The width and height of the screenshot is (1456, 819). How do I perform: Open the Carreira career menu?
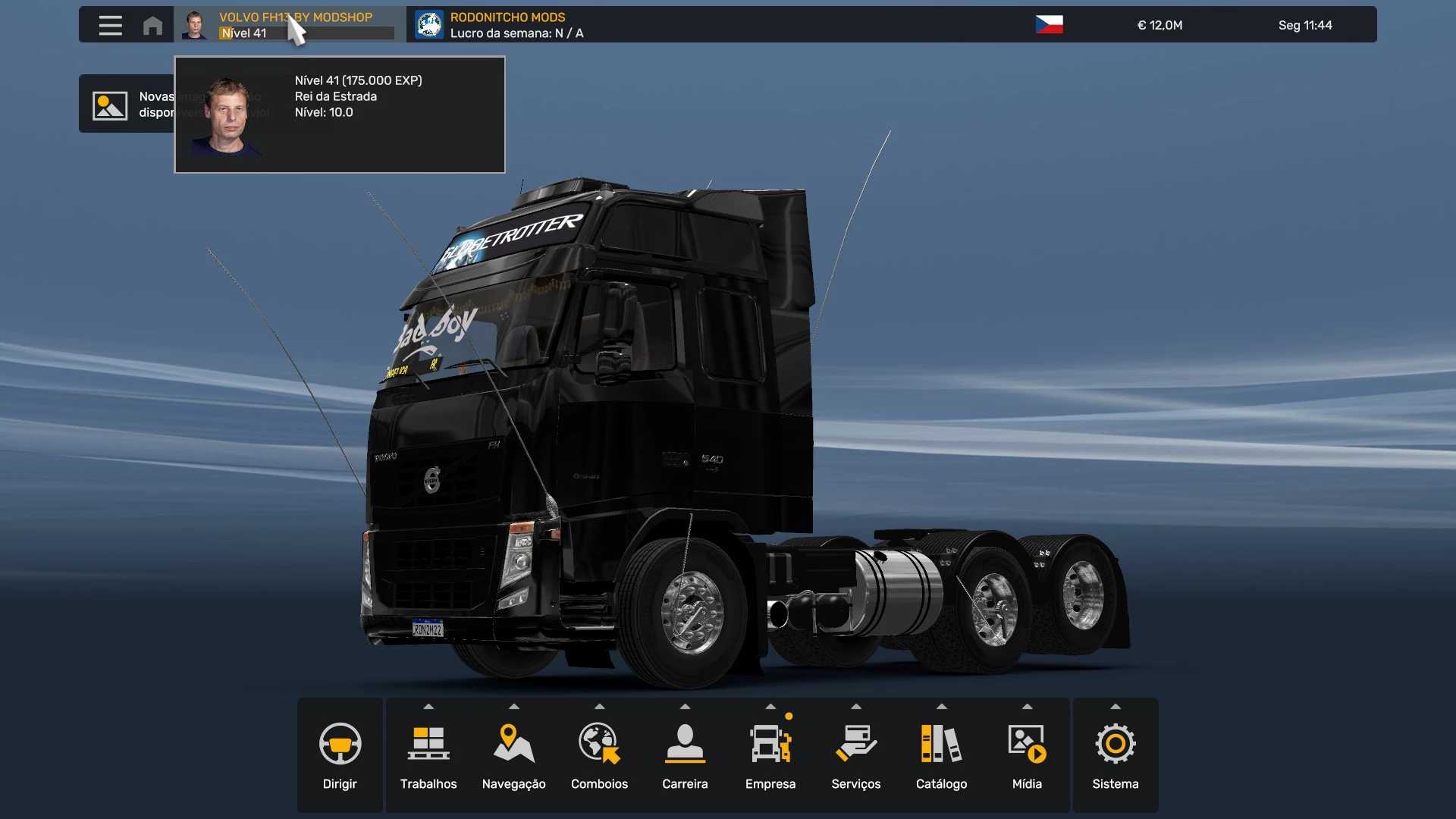(685, 755)
